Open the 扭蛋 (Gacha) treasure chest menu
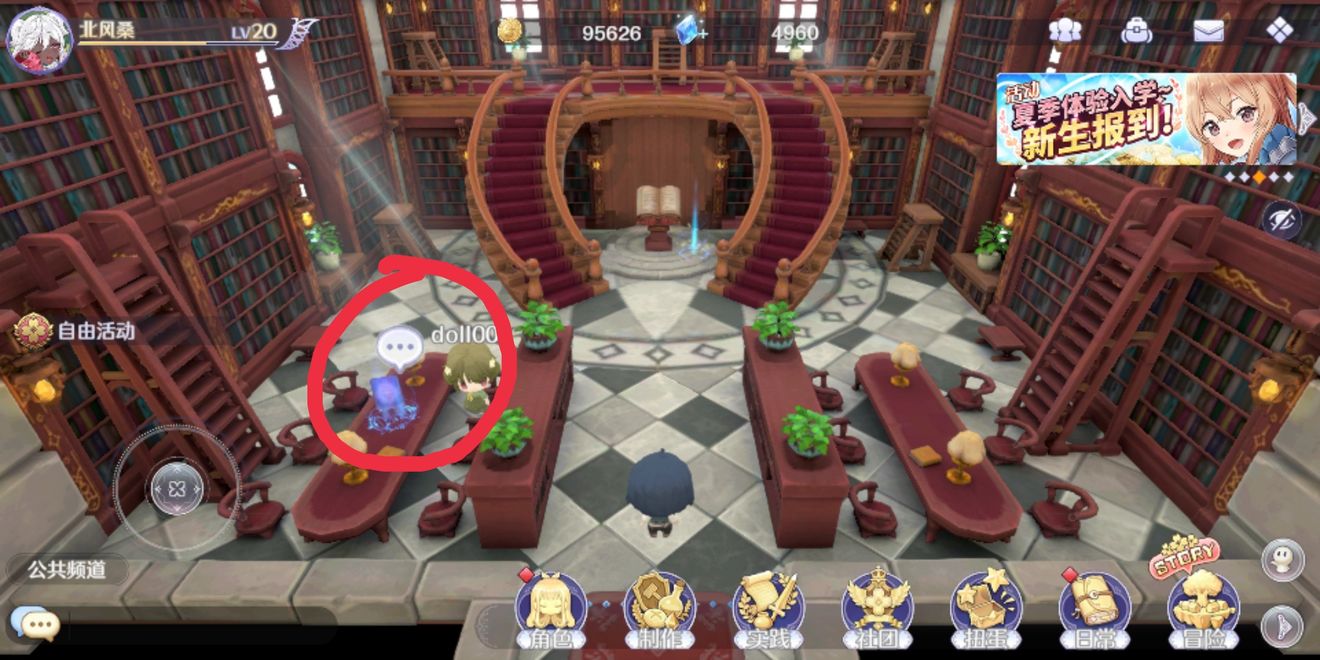This screenshot has height=660, width=1320. click(x=986, y=606)
